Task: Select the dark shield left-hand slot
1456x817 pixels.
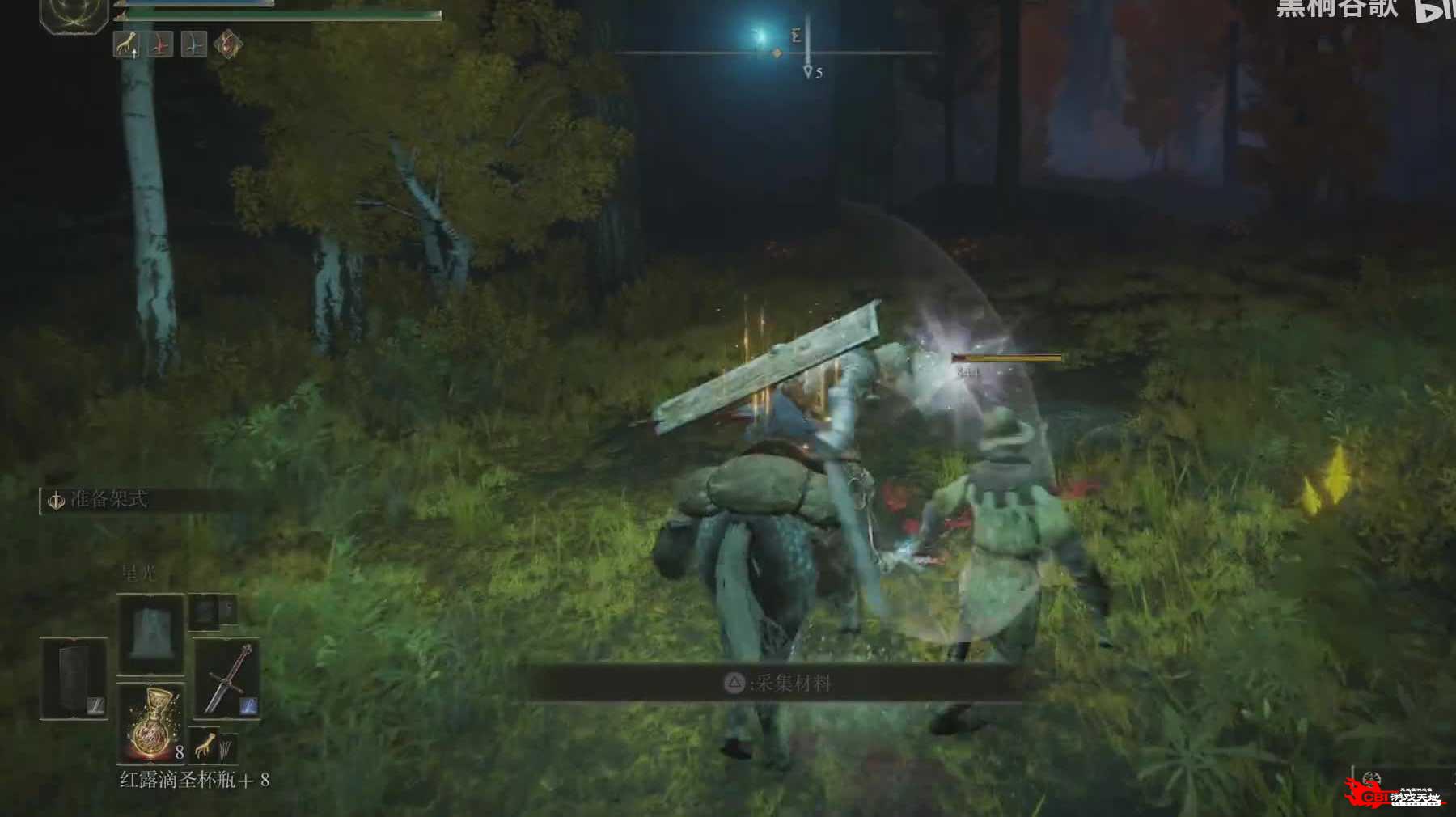Action: coord(74,679)
